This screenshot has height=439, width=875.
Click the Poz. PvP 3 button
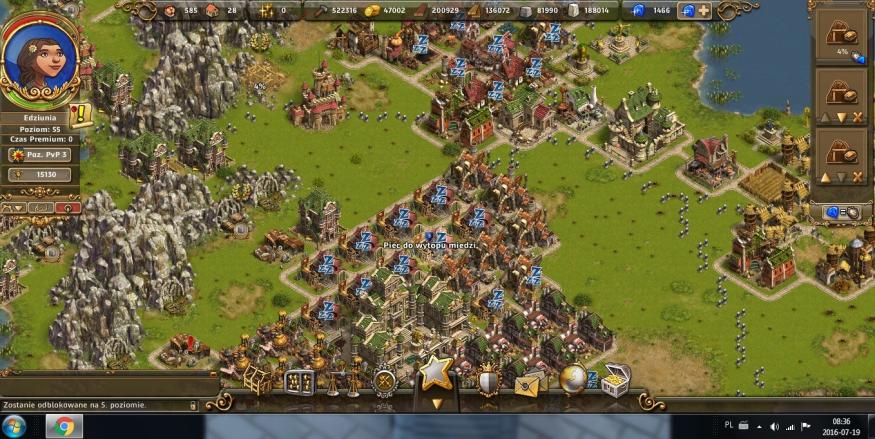click(40, 155)
